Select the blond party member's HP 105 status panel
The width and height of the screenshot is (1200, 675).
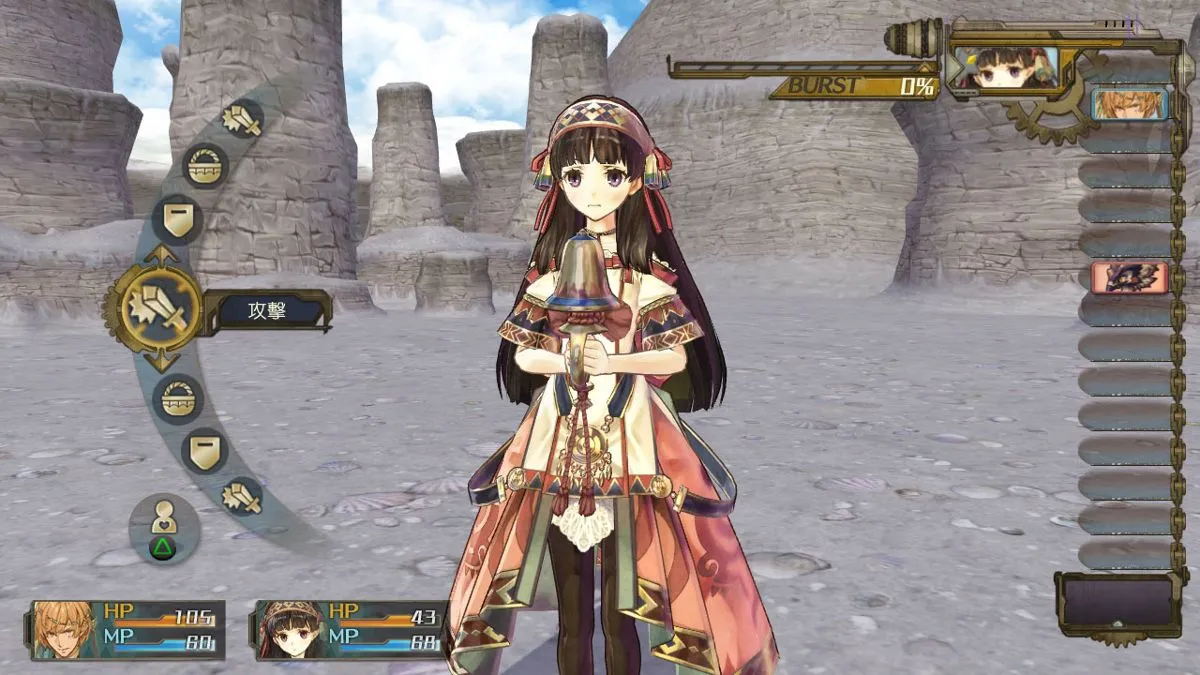(128, 630)
